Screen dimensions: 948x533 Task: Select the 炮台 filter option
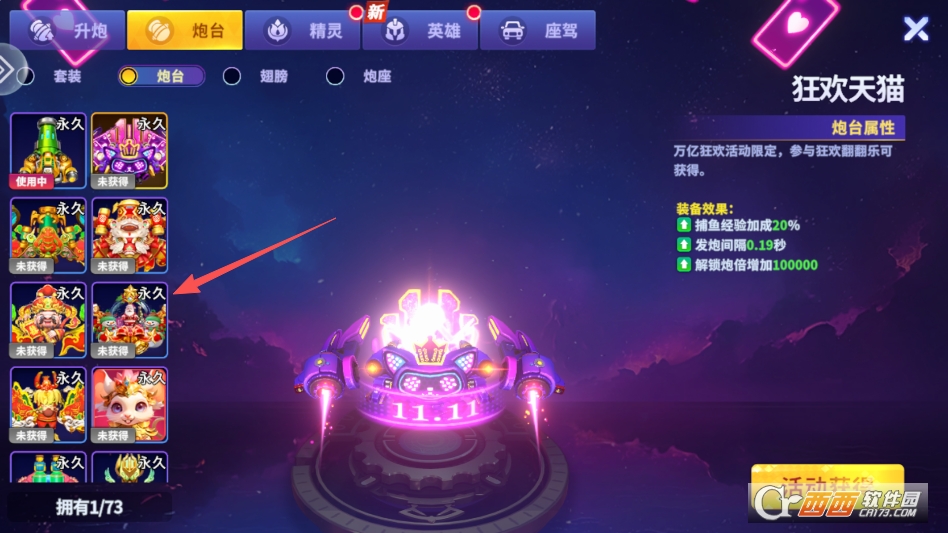tap(160, 76)
